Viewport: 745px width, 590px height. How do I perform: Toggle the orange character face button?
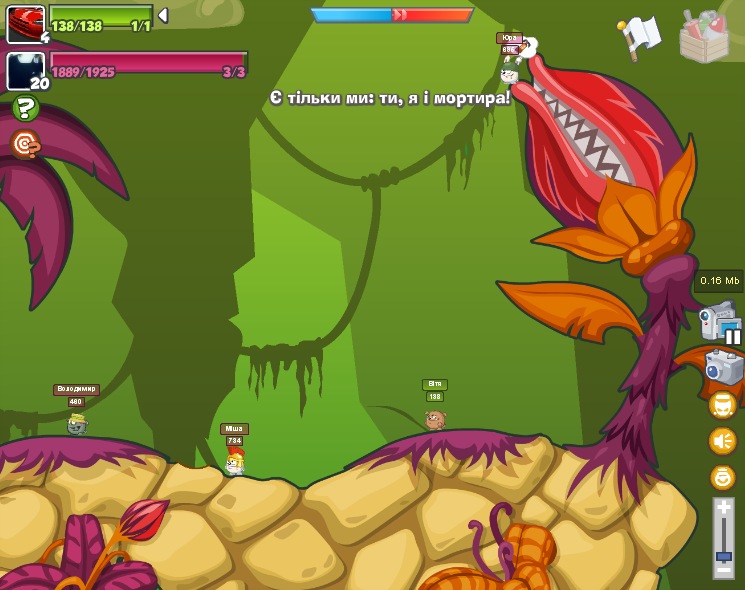(722, 405)
